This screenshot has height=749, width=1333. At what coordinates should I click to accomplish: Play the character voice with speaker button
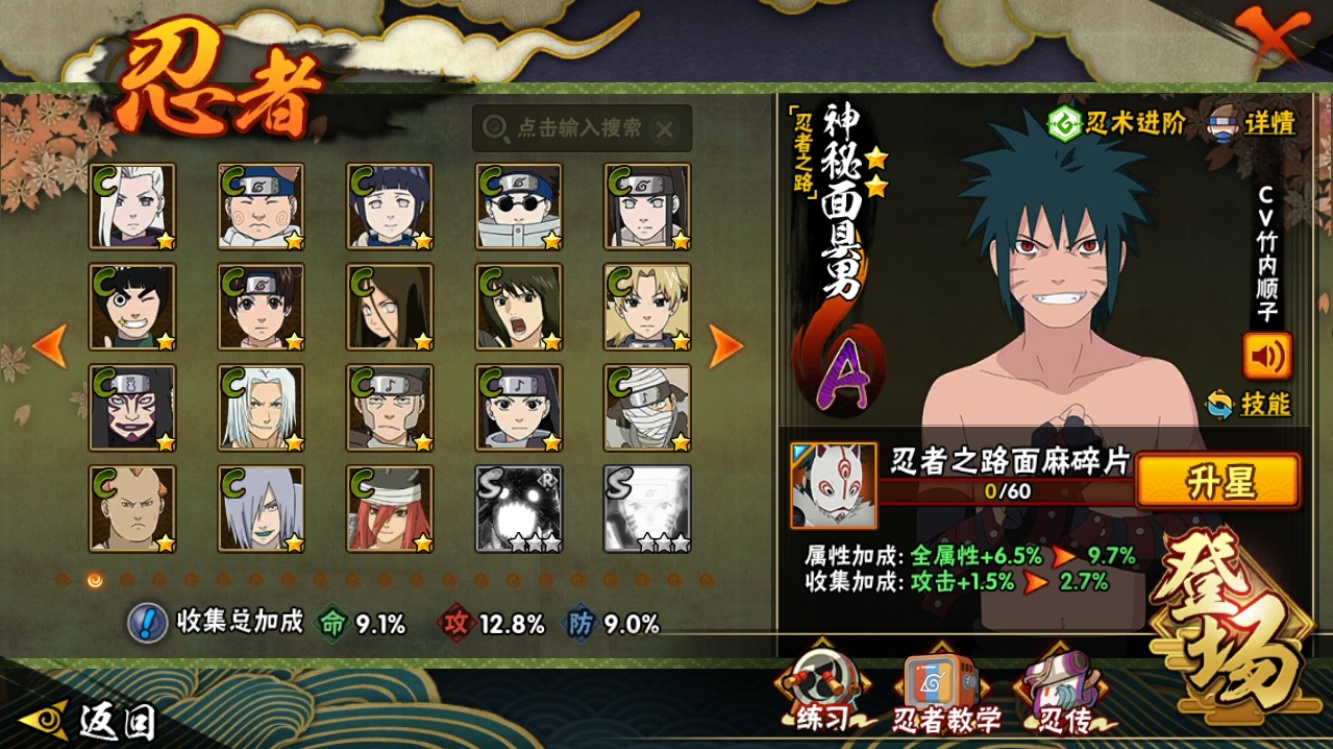(1267, 355)
